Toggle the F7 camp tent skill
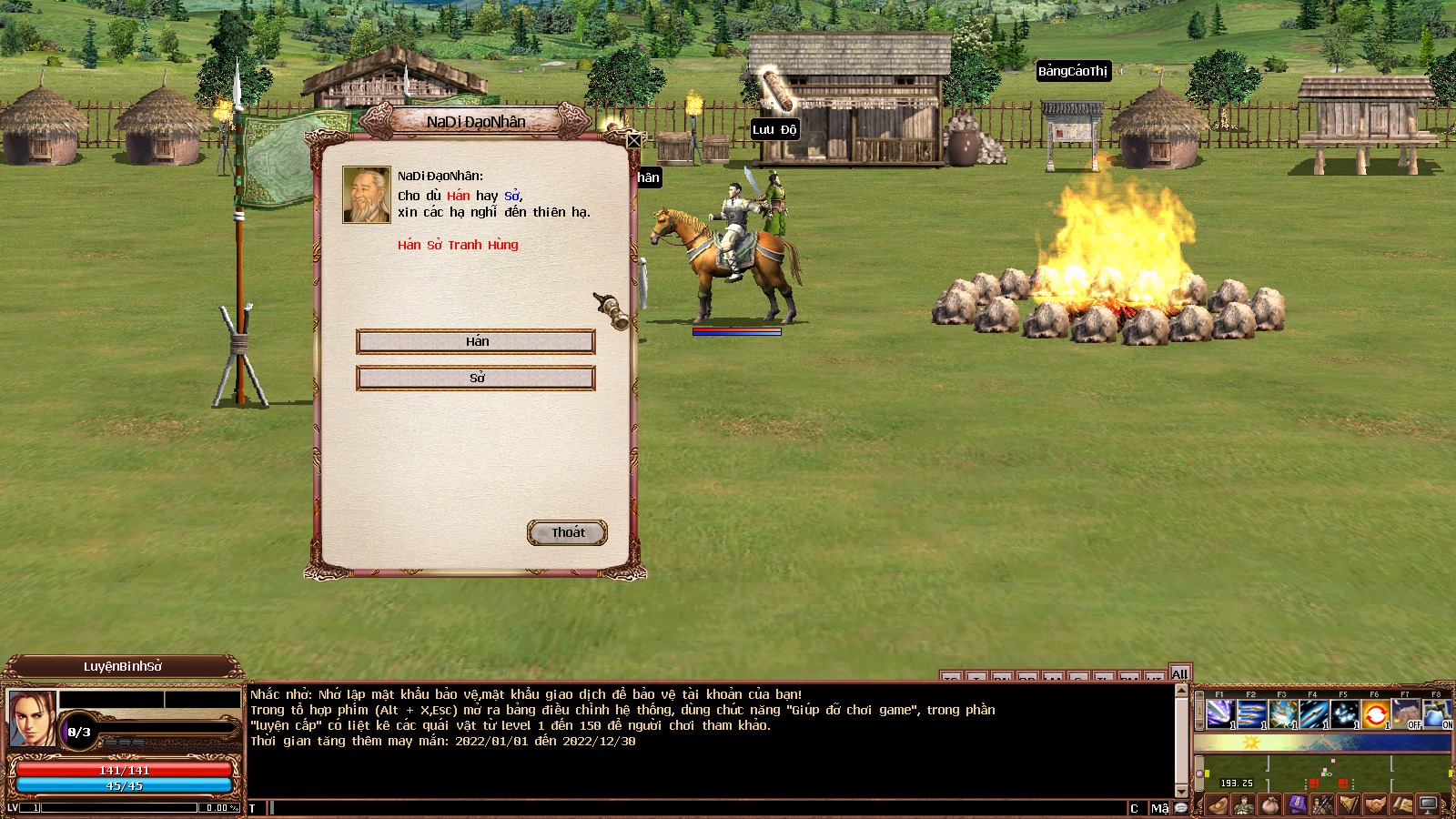Image resolution: width=1456 pixels, height=819 pixels. [1406, 713]
